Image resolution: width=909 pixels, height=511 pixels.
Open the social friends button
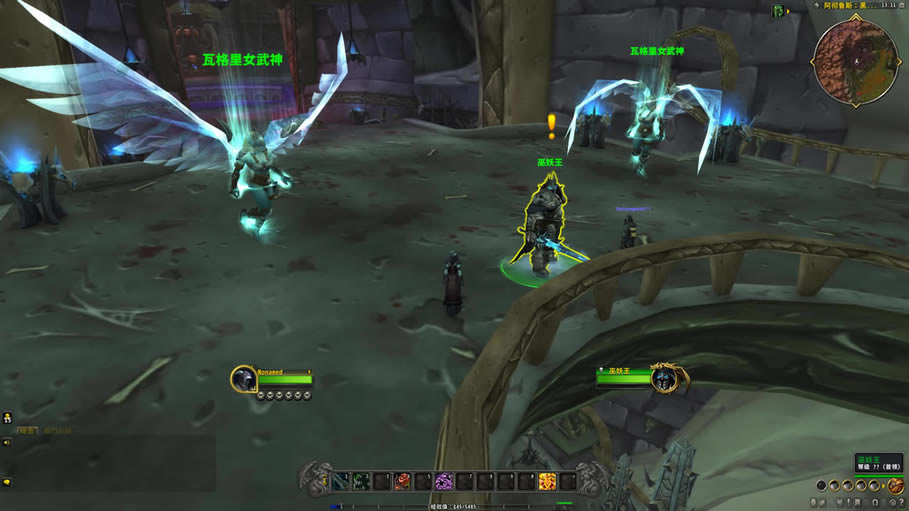point(7,418)
